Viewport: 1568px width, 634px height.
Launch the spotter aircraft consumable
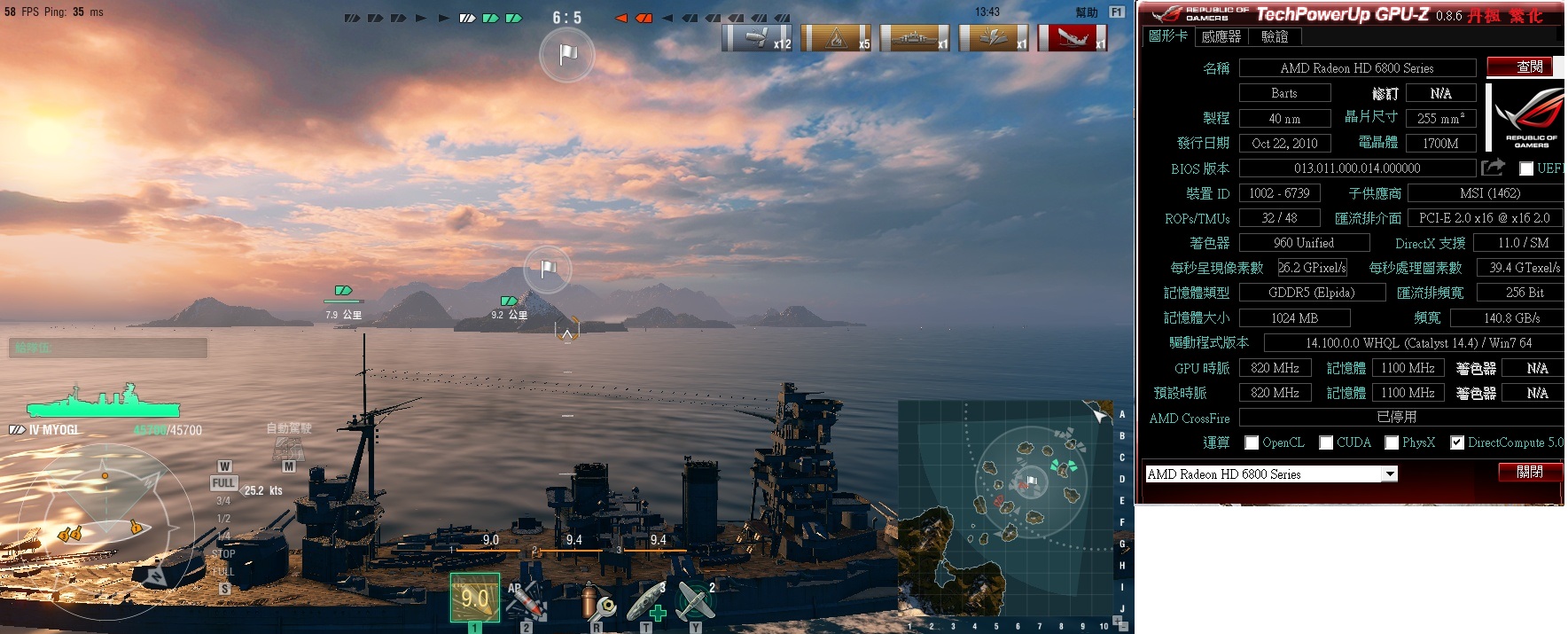point(696,601)
